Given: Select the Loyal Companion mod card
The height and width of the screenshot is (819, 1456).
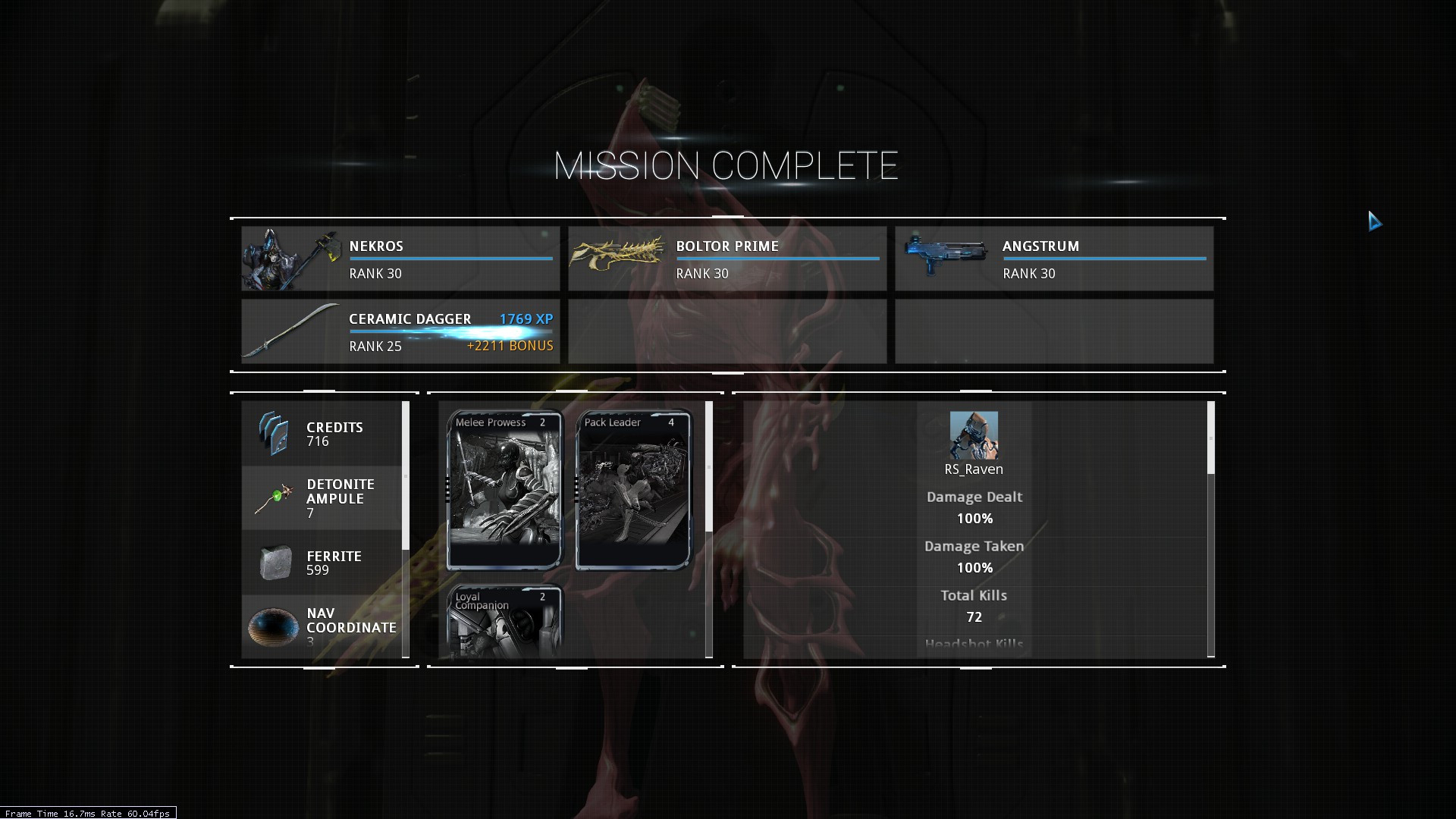Looking at the screenshot, I should 505,620.
